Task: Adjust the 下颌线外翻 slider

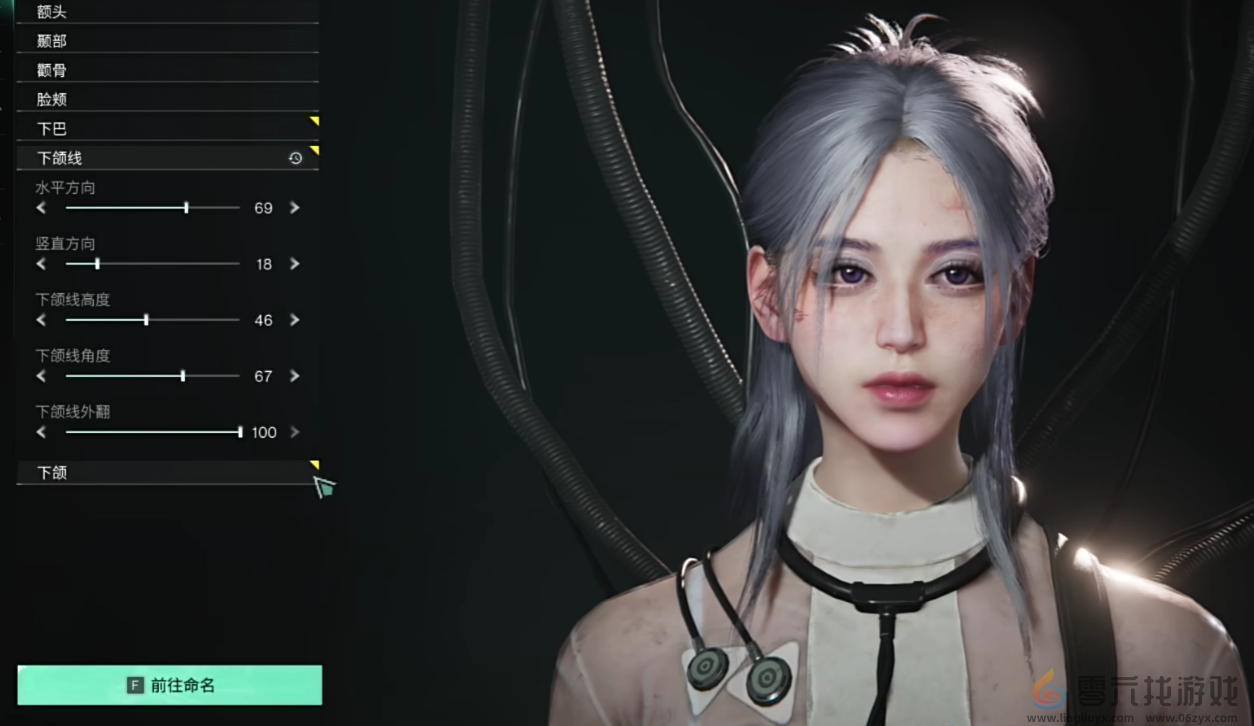Action: [152, 432]
